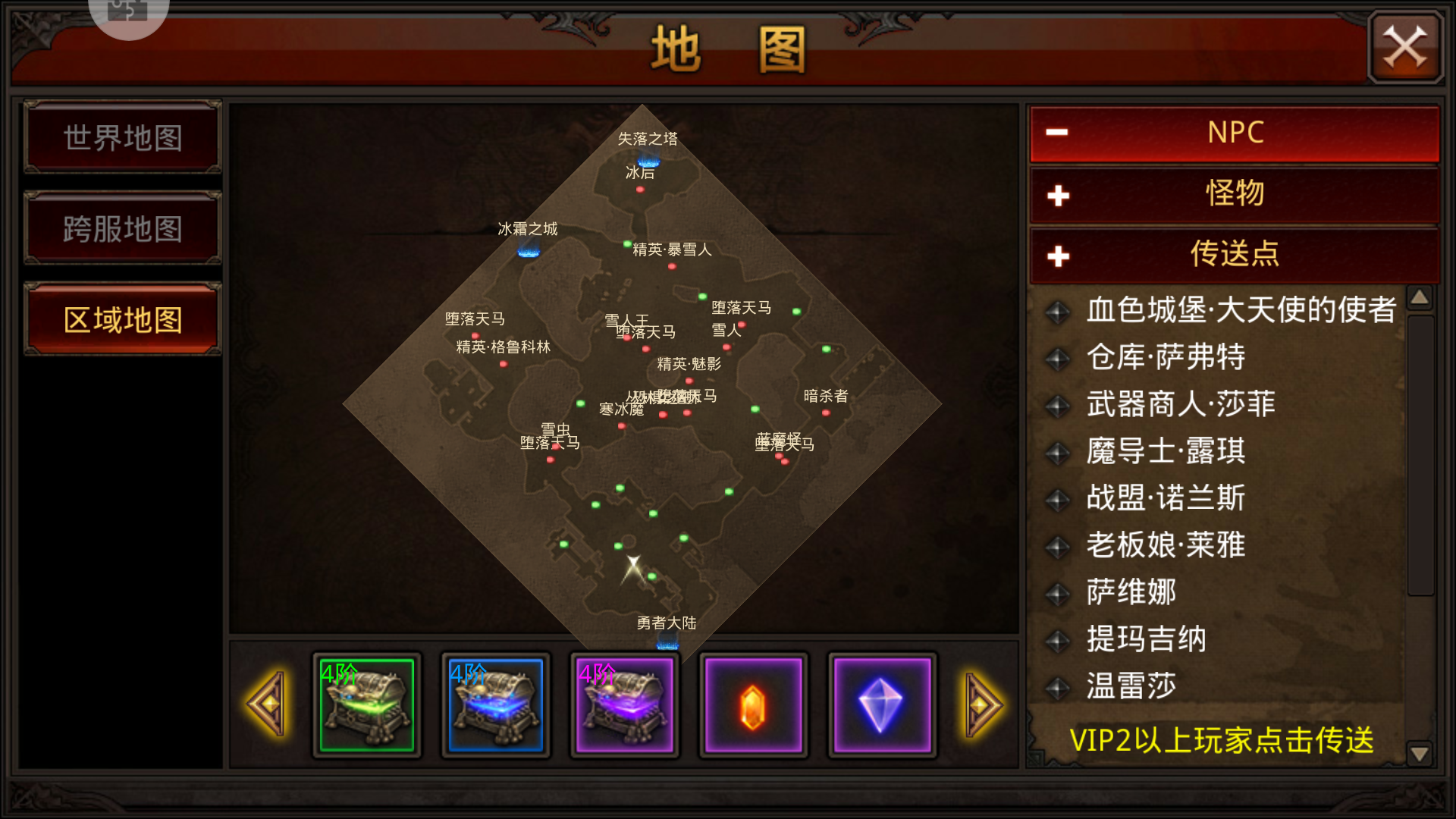The height and width of the screenshot is (819, 1456).
Task: Select the green 4阶 treasure chest
Action: coord(366,705)
